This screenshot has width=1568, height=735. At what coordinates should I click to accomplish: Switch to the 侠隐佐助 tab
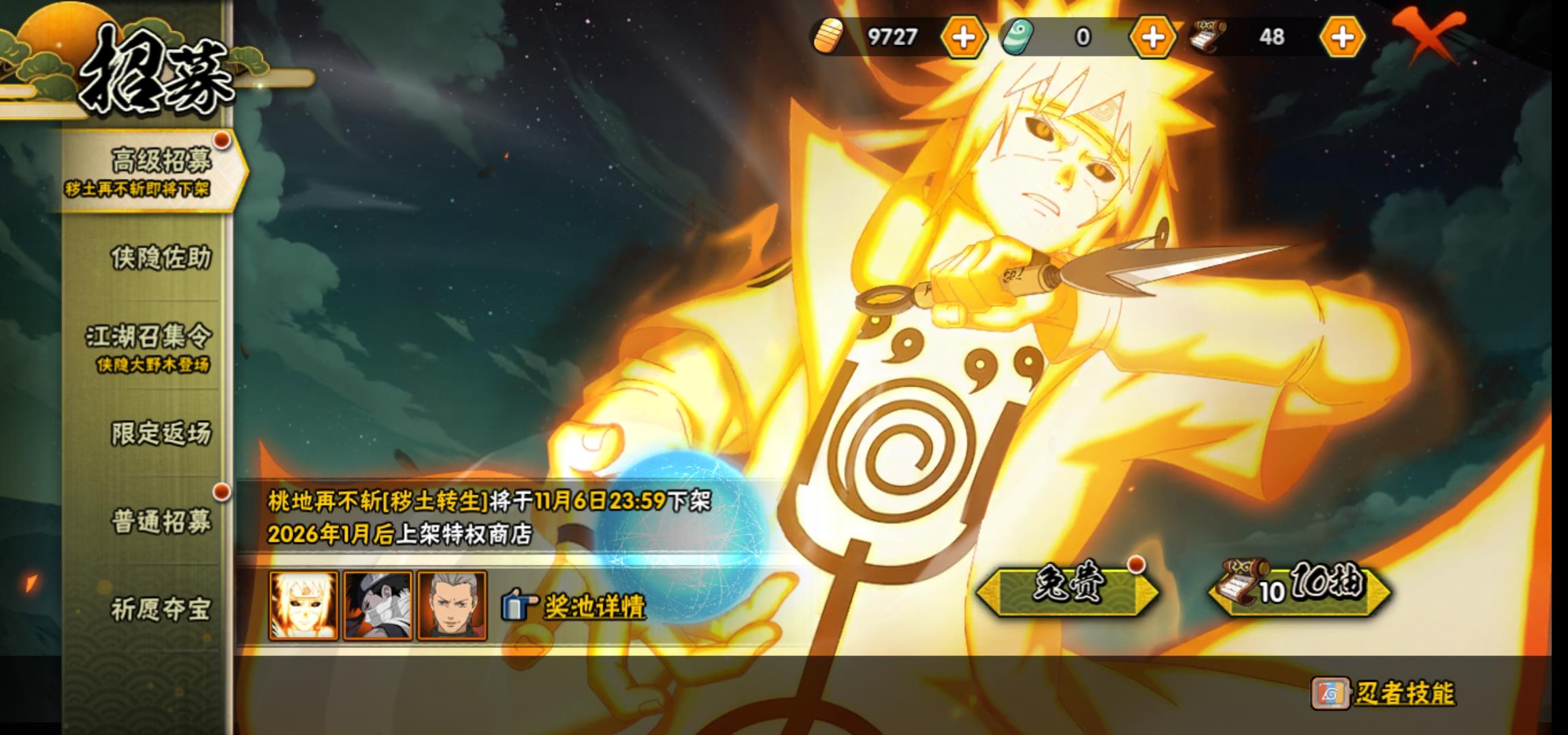(160, 258)
